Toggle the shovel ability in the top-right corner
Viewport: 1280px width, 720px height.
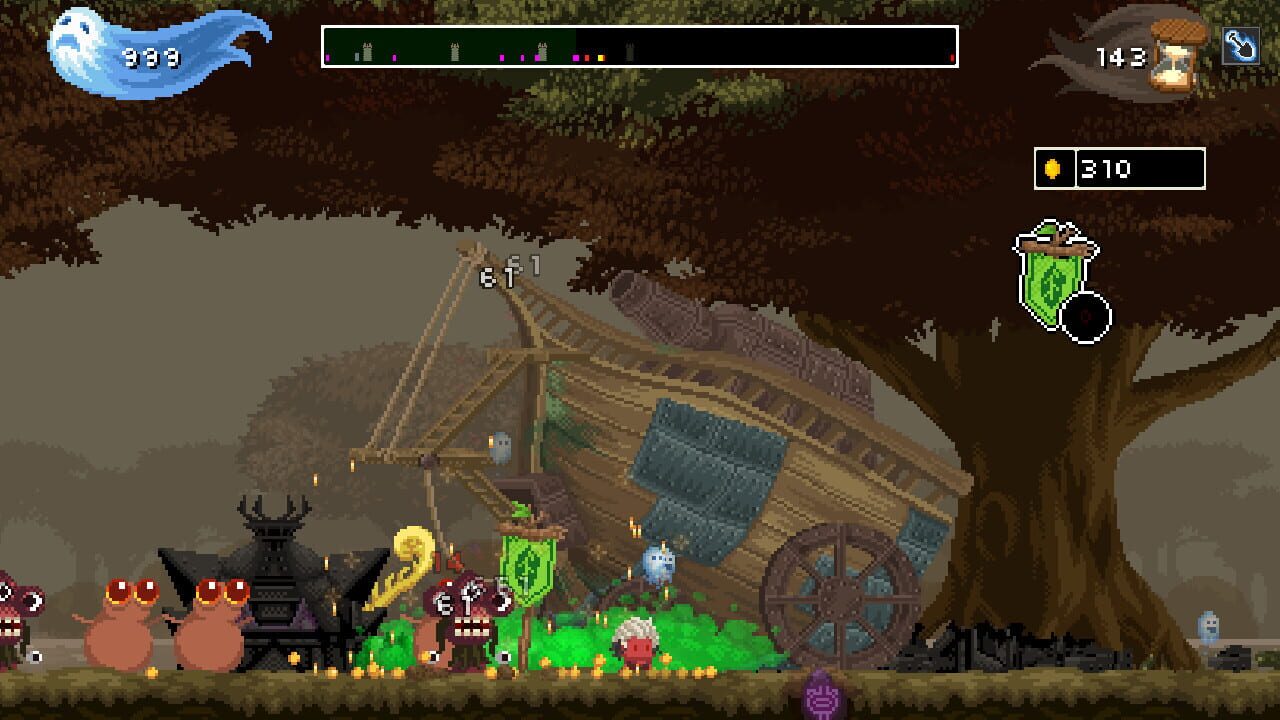(x=1242, y=48)
